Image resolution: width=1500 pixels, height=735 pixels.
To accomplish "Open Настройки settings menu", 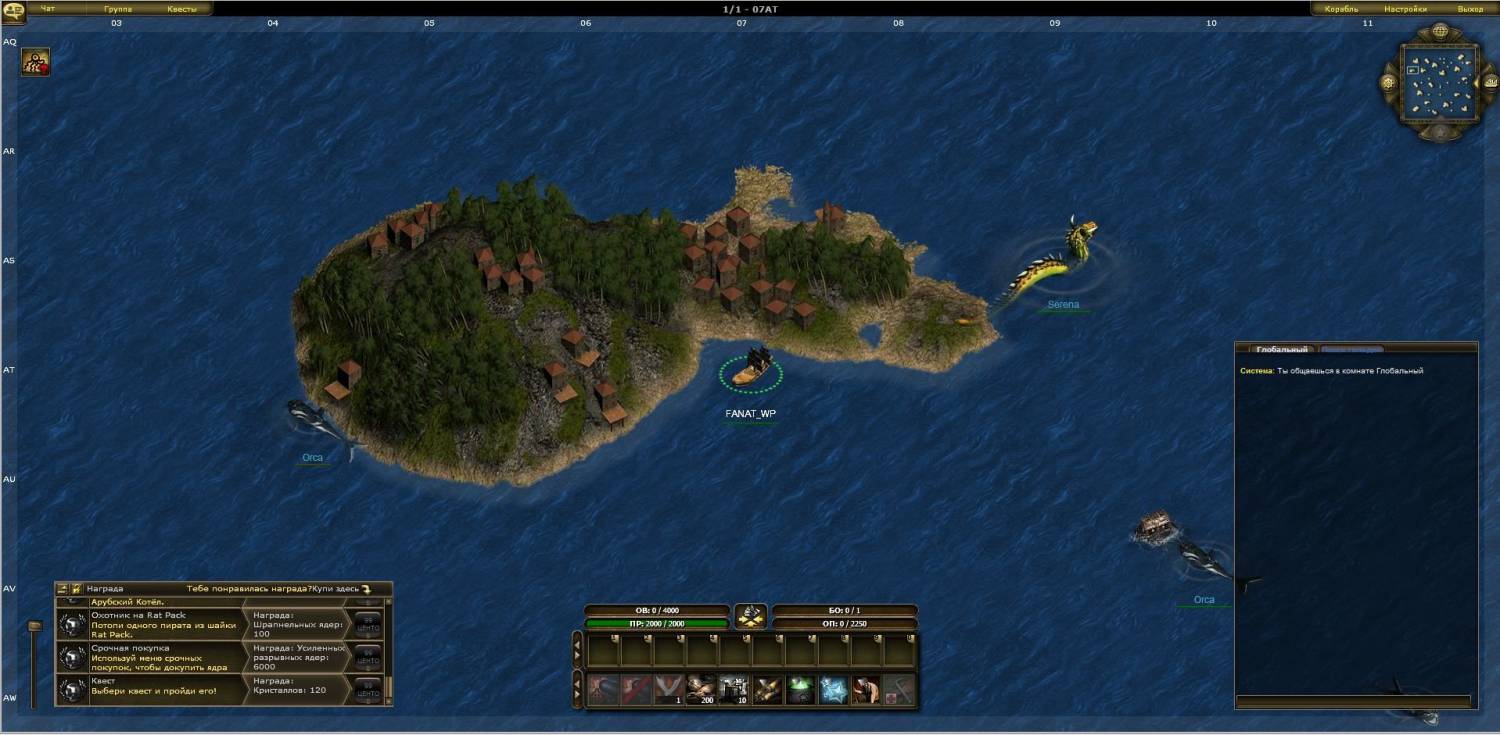I will click(1405, 9).
